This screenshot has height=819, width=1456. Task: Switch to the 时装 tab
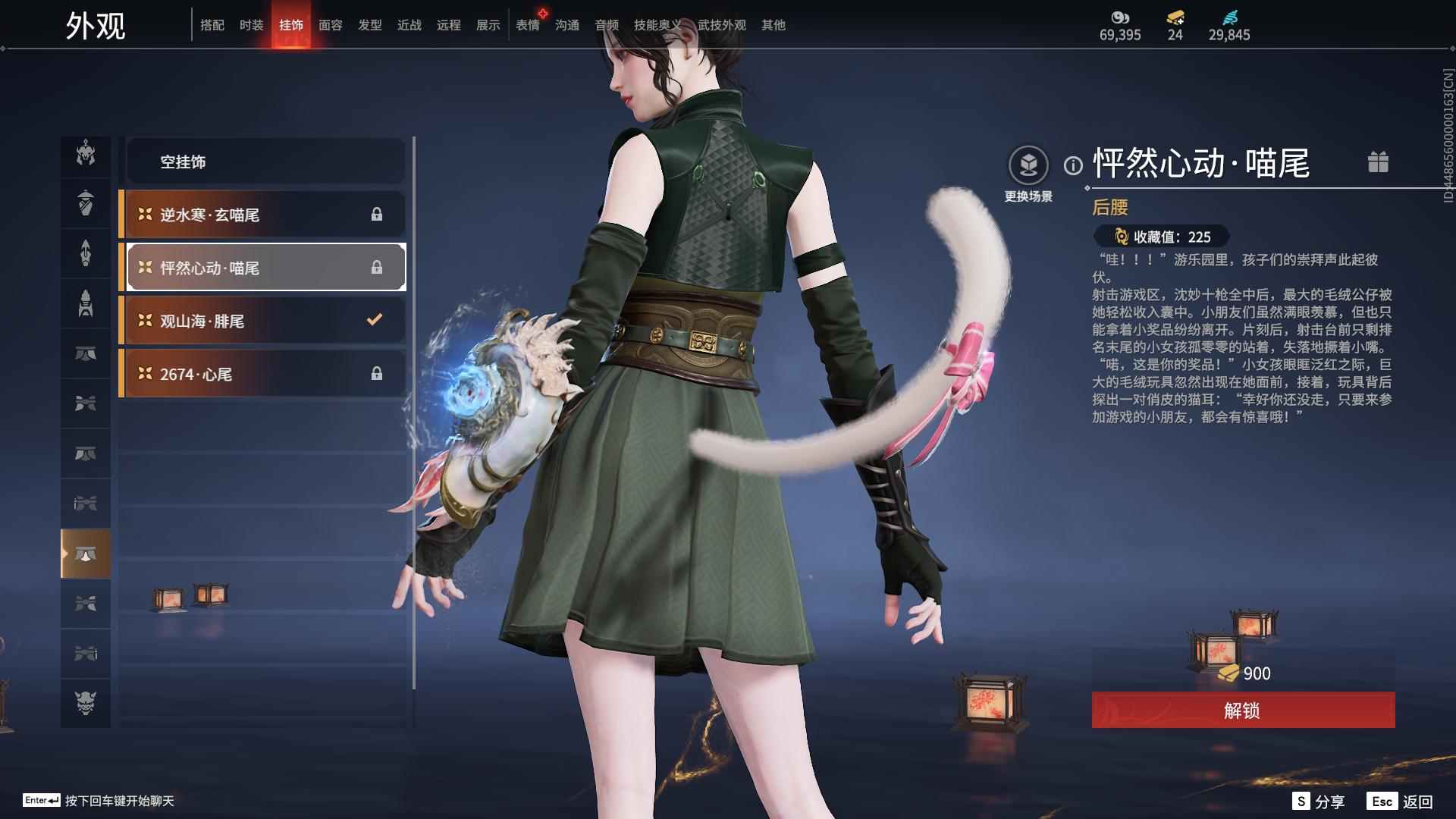pyautogui.click(x=250, y=24)
